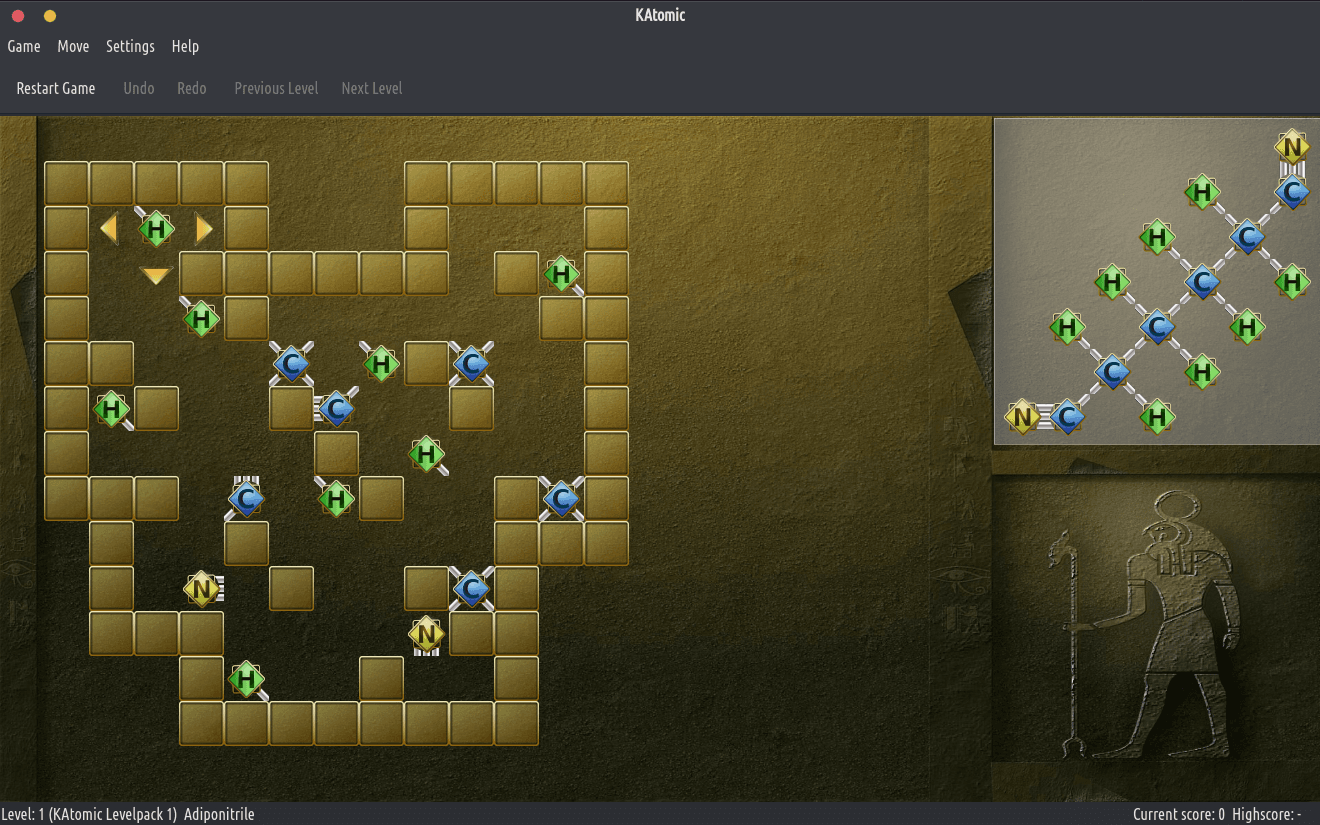The width and height of the screenshot is (1320, 825).
Task: Minimize the window with the yellow button
Action: pyautogui.click(x=50, y=16)
